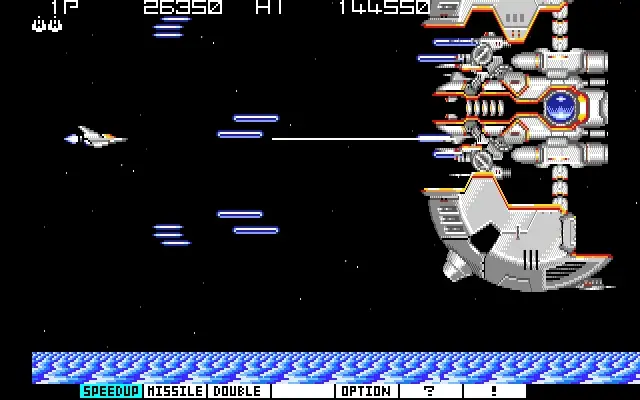640x400 pixels.
Task: Pick the OPTION power-up slot
Action: [366, 391]
